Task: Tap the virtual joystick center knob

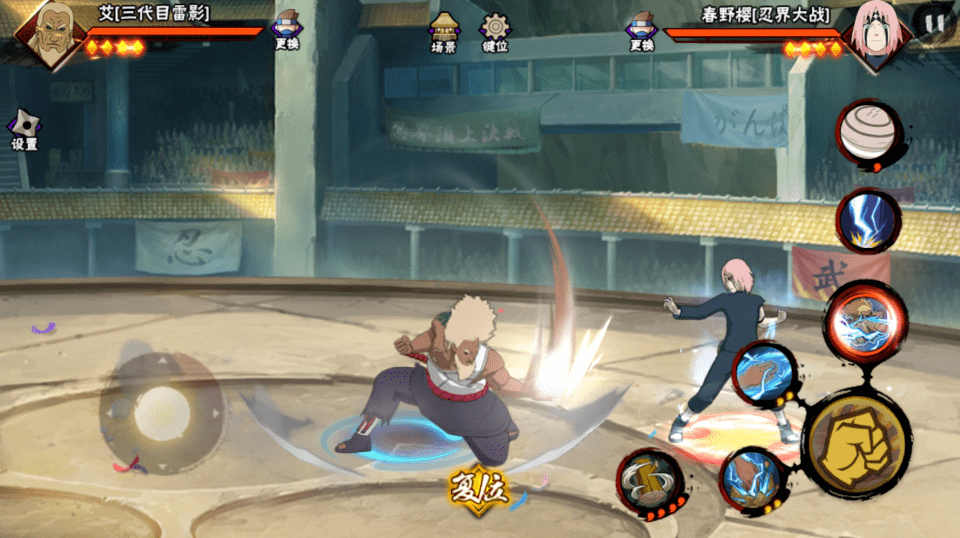Action: tap(161, 411)
